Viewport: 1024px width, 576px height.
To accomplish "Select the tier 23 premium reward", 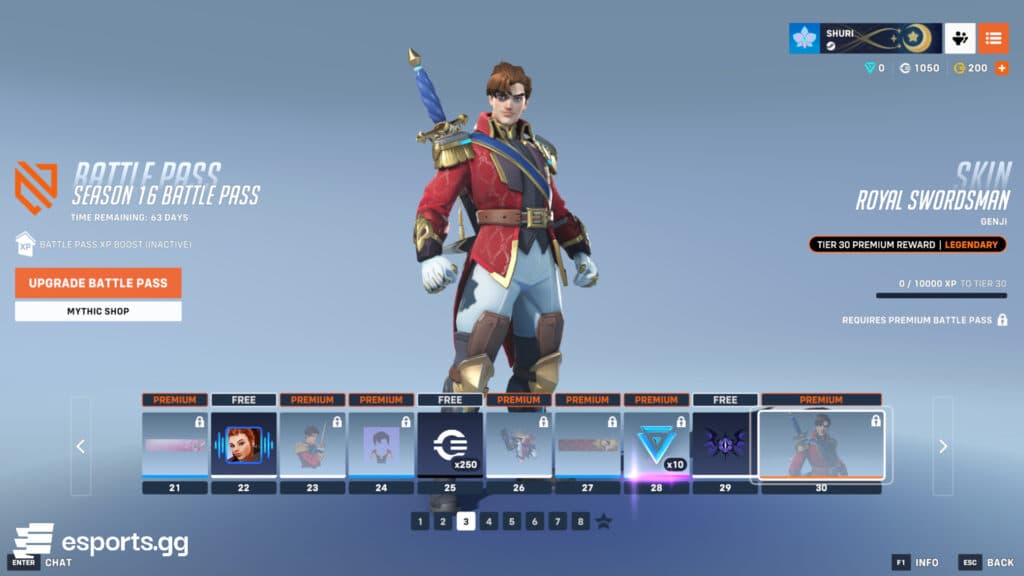I will [312, 444].
